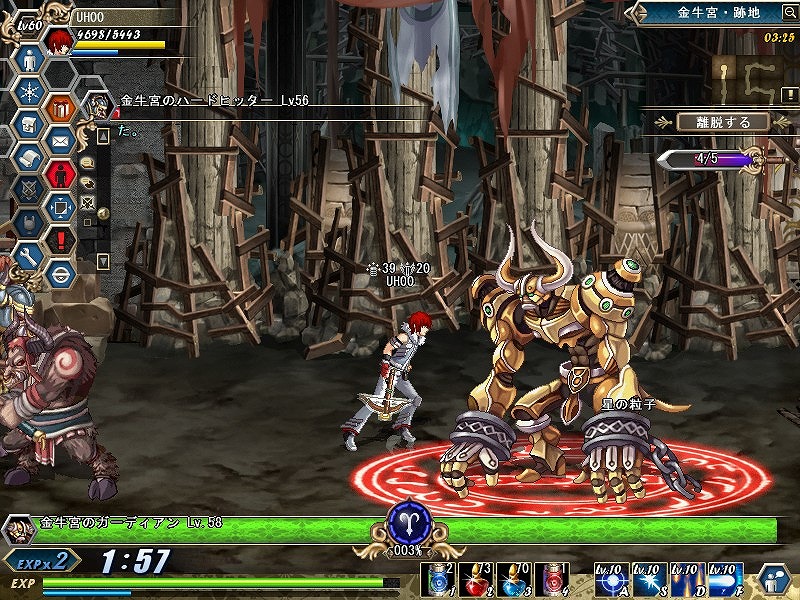The width and height of the screenshot is (800, 600).
Task: Activate the energy wave skill on F
Action: 724,578
